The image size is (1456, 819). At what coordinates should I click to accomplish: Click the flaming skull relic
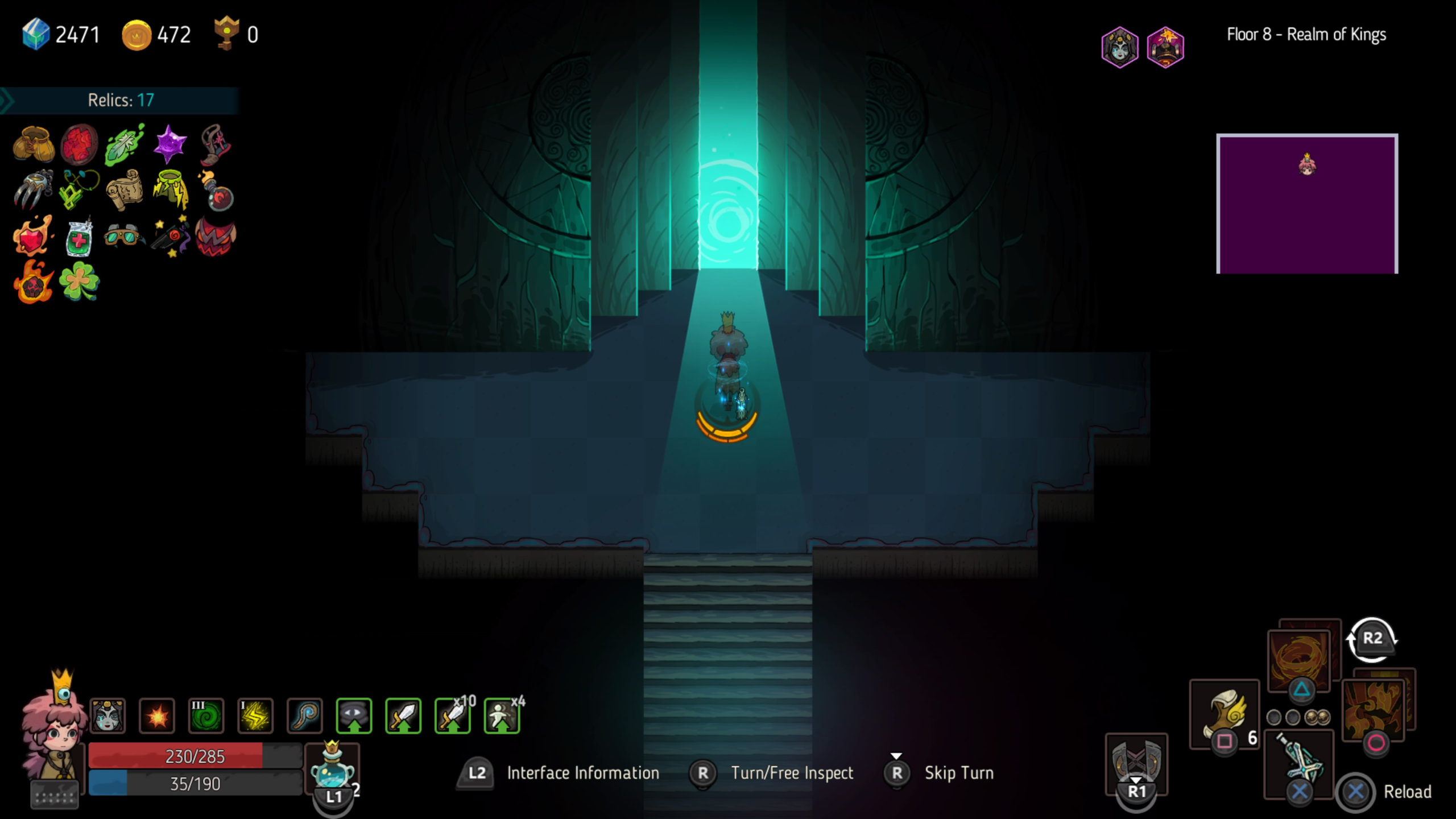33,283
